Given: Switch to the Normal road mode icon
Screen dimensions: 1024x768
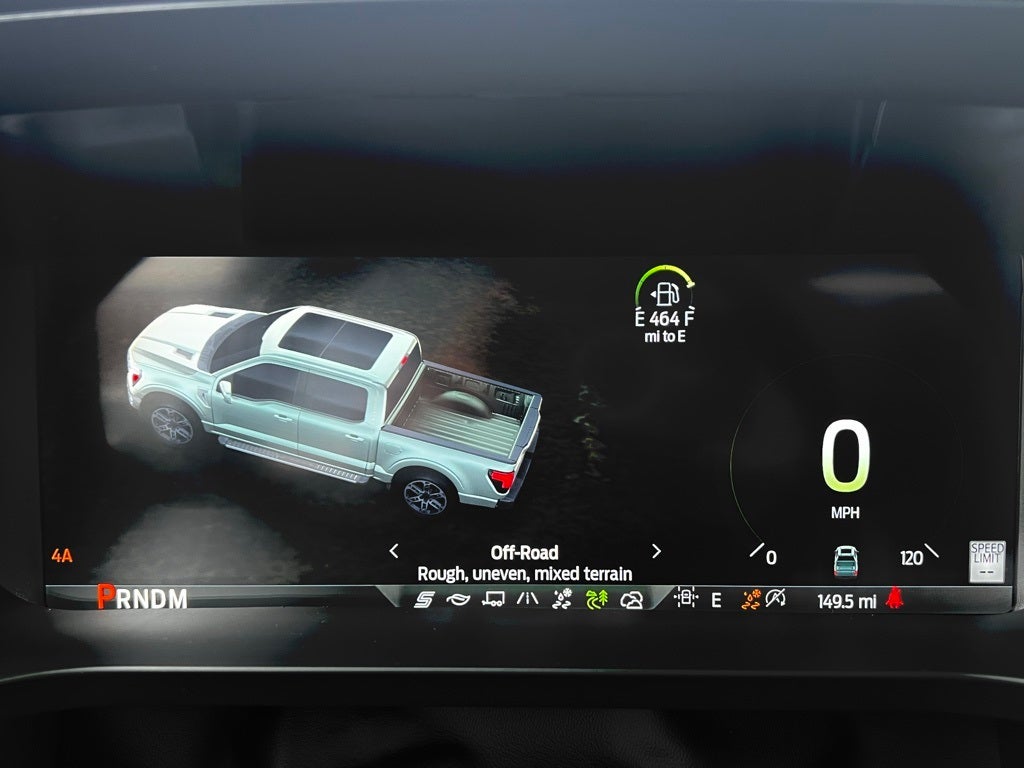Looking at the screenshot, I should (x=527, y=600).
